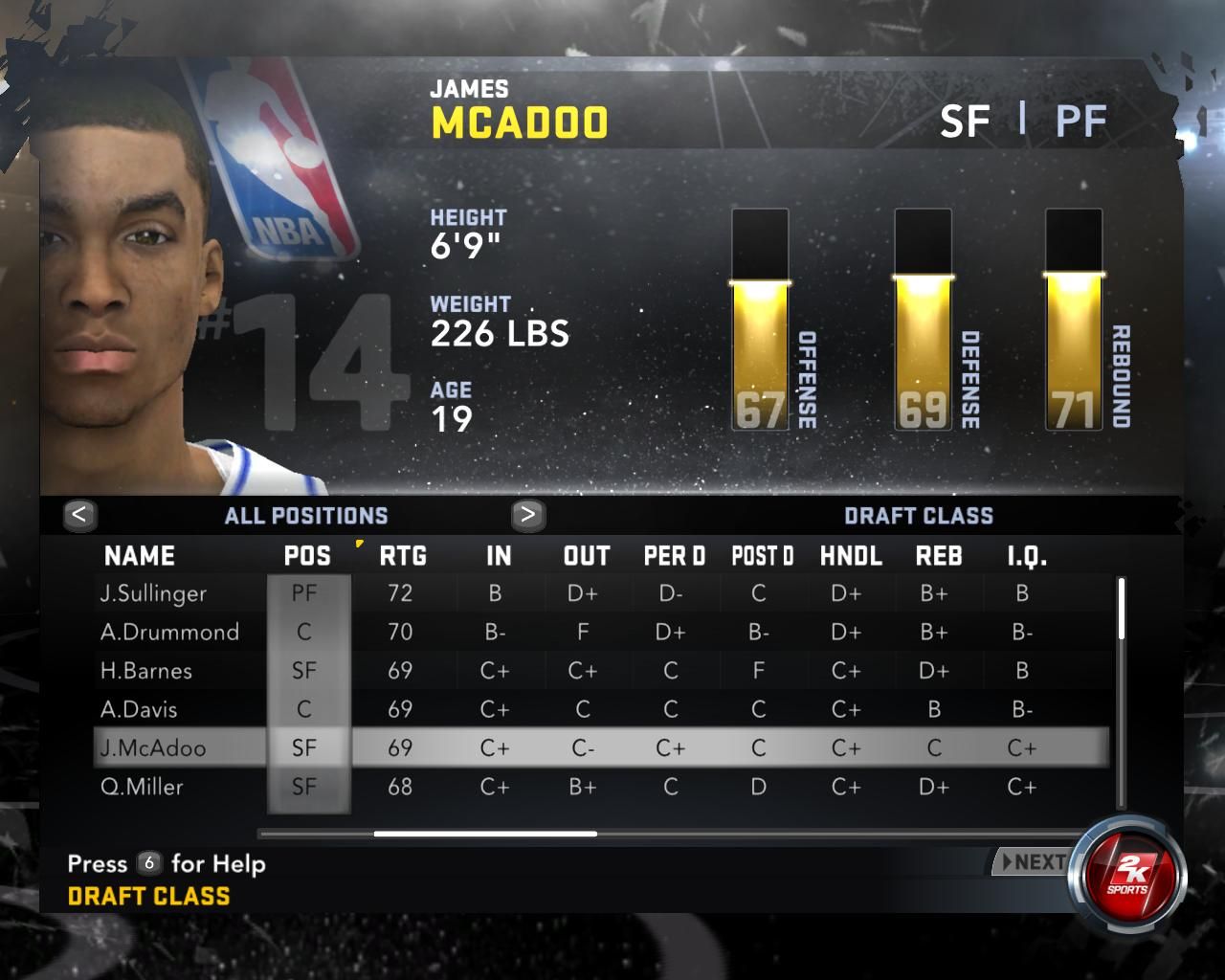
Task: Sort by POST D column header
Action: tap(763, 556)
